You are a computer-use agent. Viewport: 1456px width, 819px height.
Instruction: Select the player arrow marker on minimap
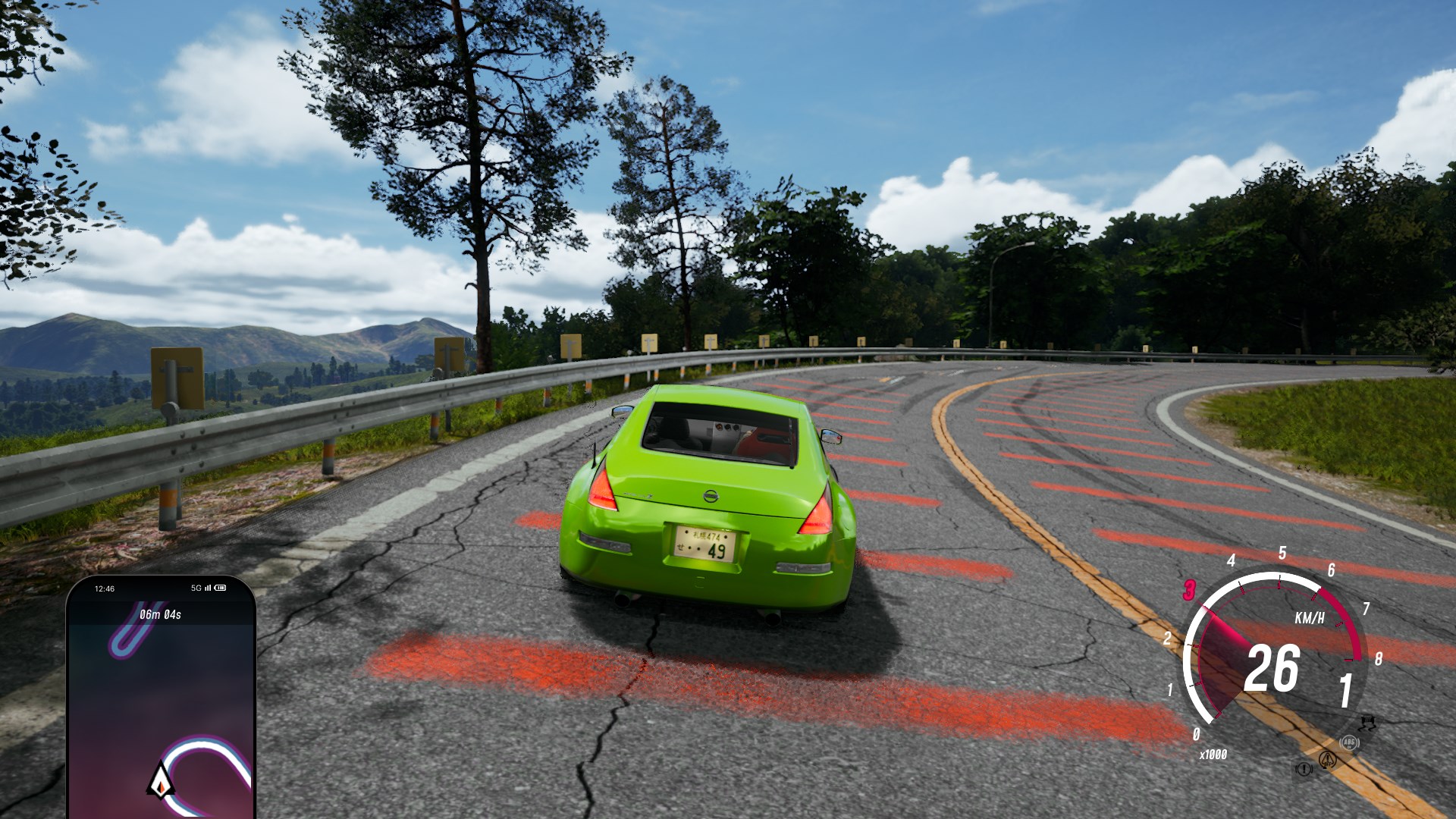[161, 781]
